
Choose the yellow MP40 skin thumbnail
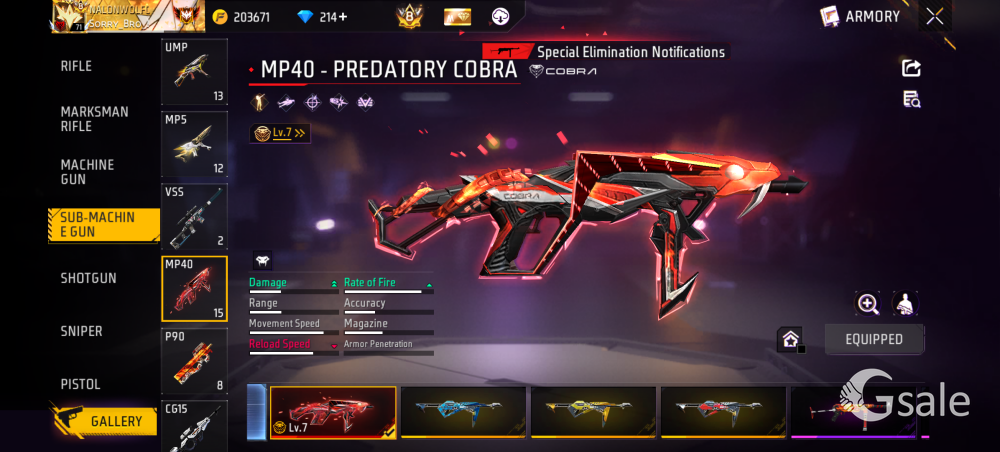click(593, 412)
